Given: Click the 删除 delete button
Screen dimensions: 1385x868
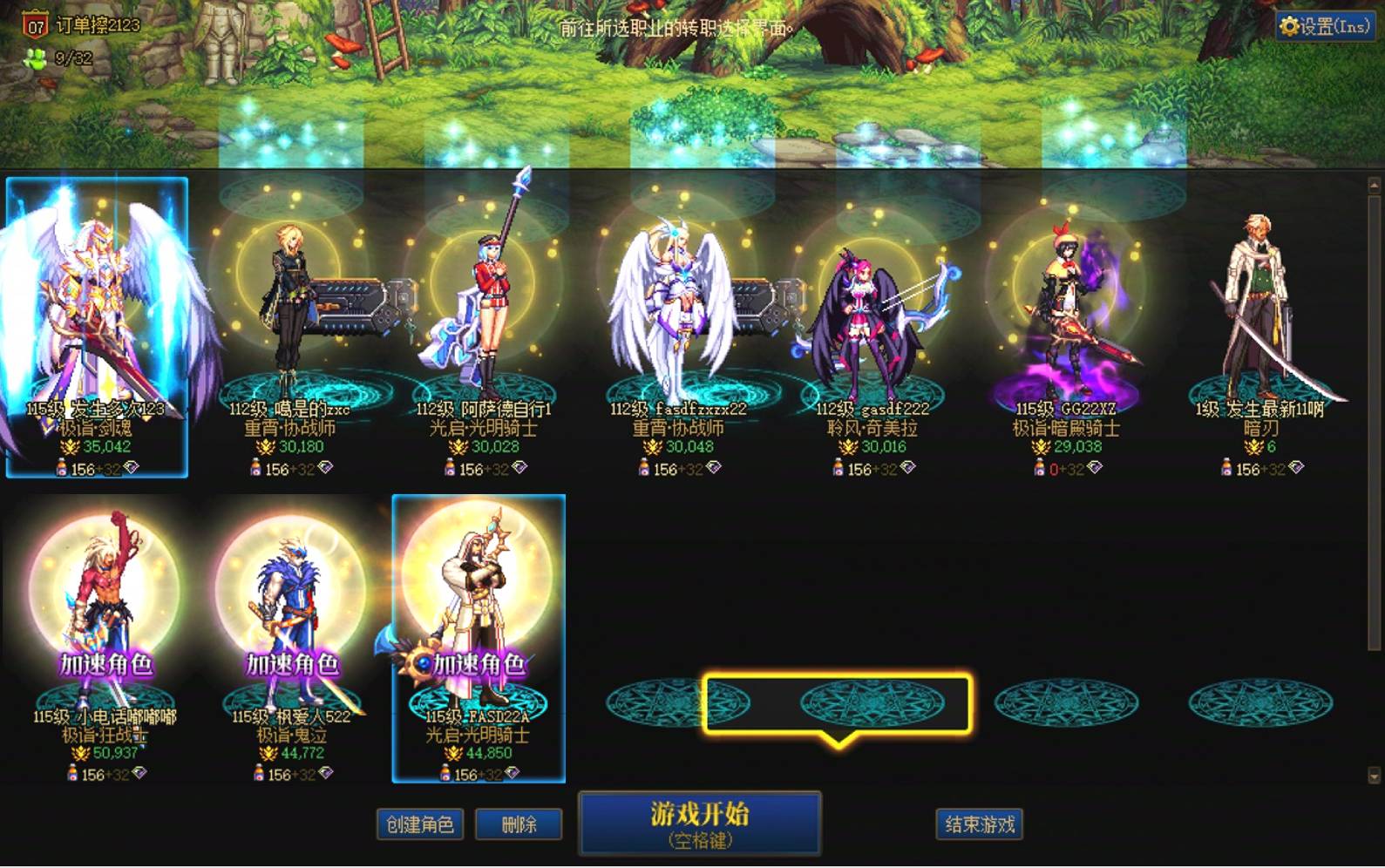Looking at the screenshot, I should pyautogui.click(x=519, y=823).
